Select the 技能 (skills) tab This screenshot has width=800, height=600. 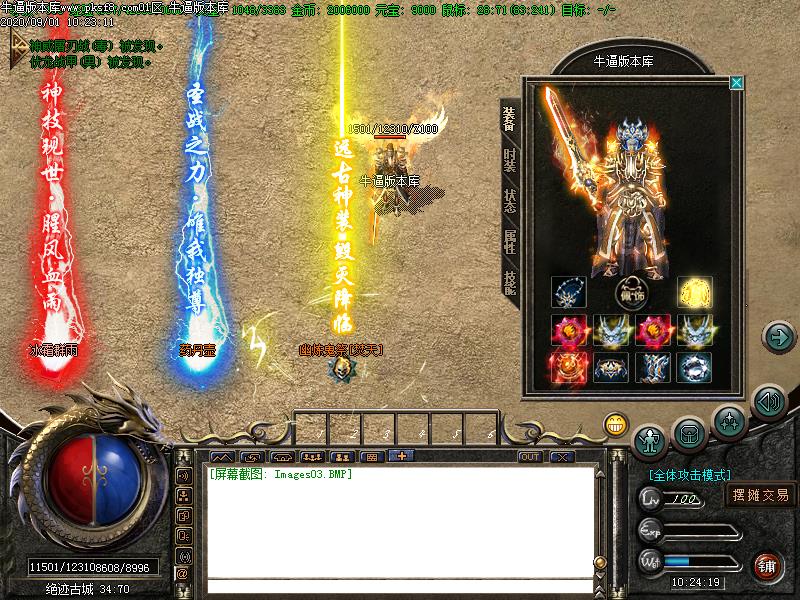coord(510,283)
